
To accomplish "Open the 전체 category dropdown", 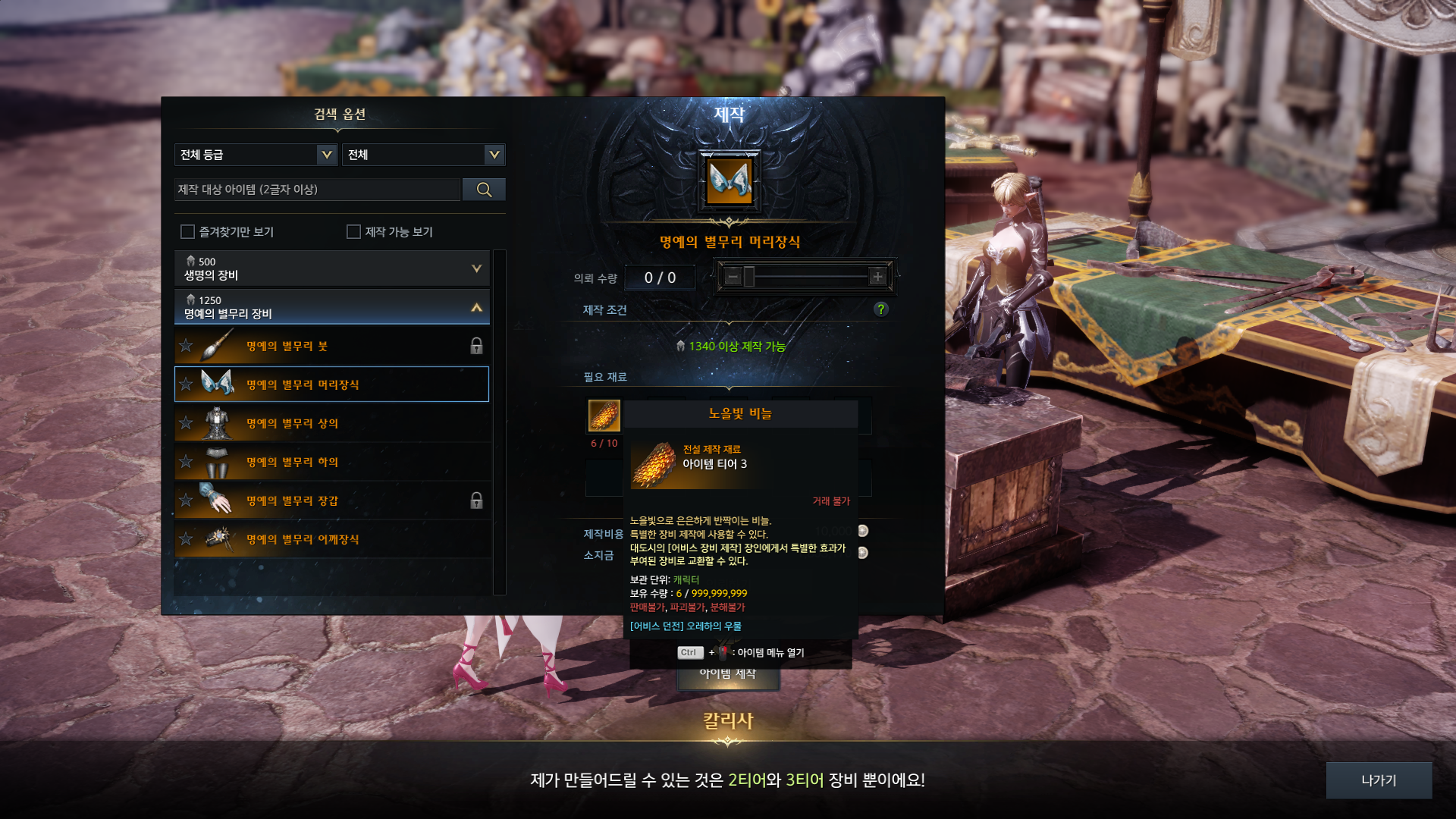I will 423,155.
